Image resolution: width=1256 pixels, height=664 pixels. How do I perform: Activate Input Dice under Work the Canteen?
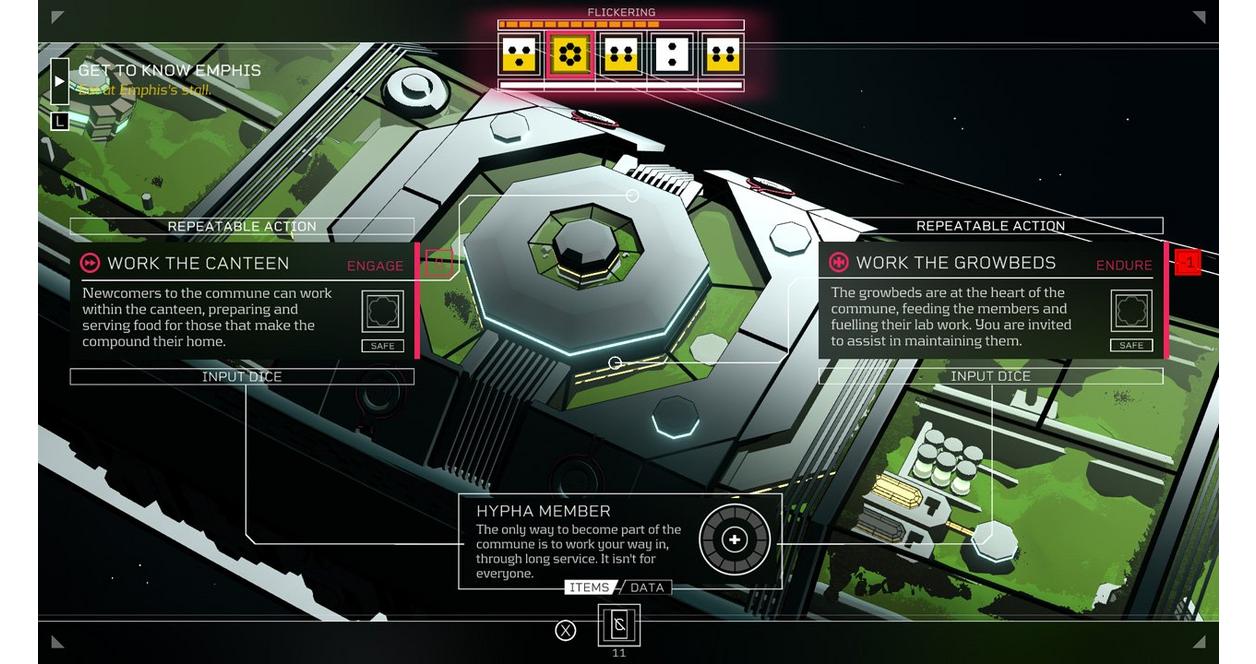tap(242, 377)
